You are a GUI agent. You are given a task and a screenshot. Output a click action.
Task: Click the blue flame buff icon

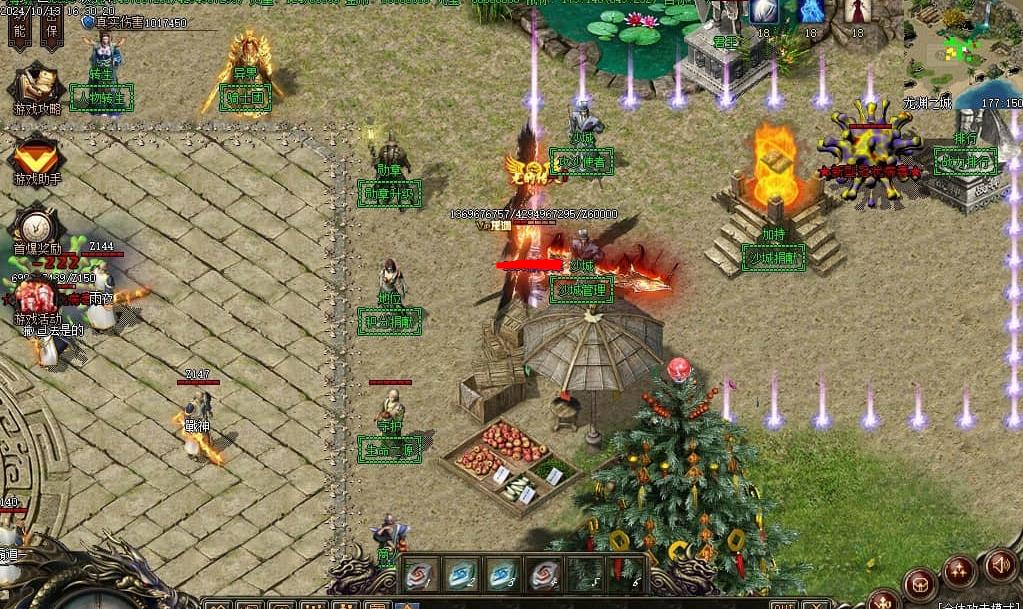tap(811, 11)
